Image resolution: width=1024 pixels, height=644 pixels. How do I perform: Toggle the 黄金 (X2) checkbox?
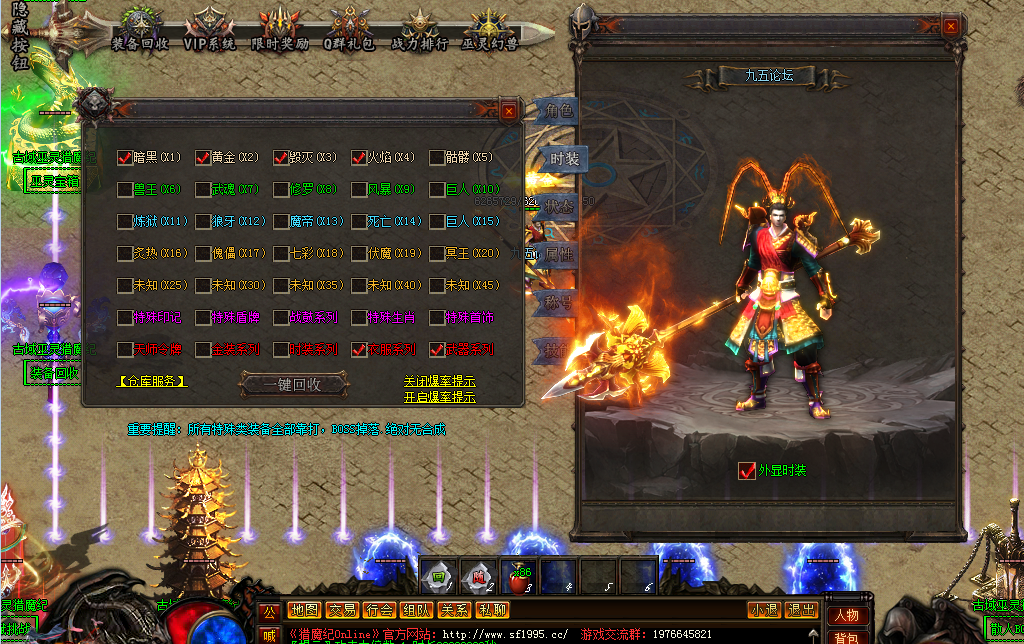coord(203,157)
